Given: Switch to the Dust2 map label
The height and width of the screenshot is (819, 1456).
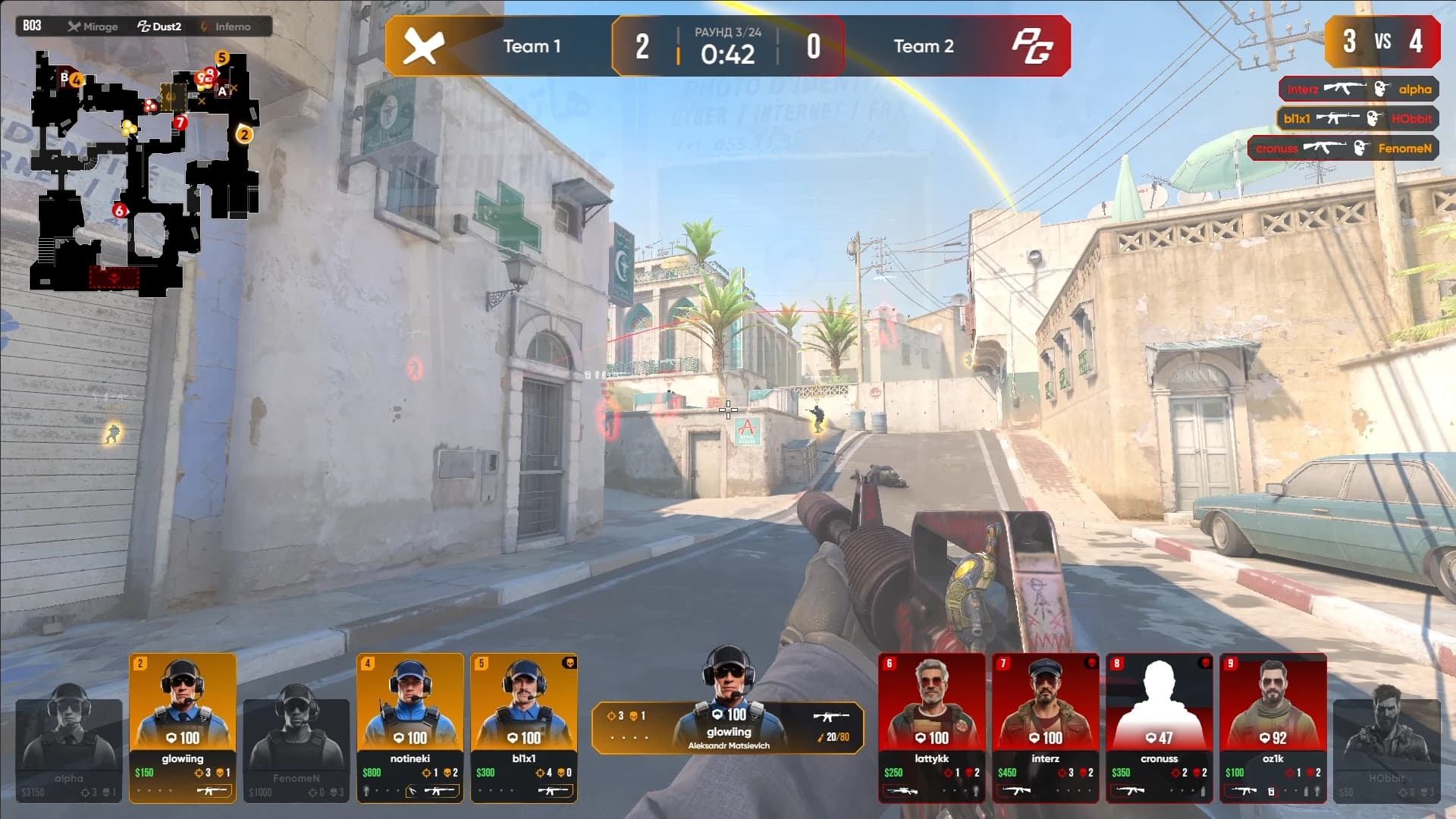Looking at the screenshot, I should (x=159, y=27).
